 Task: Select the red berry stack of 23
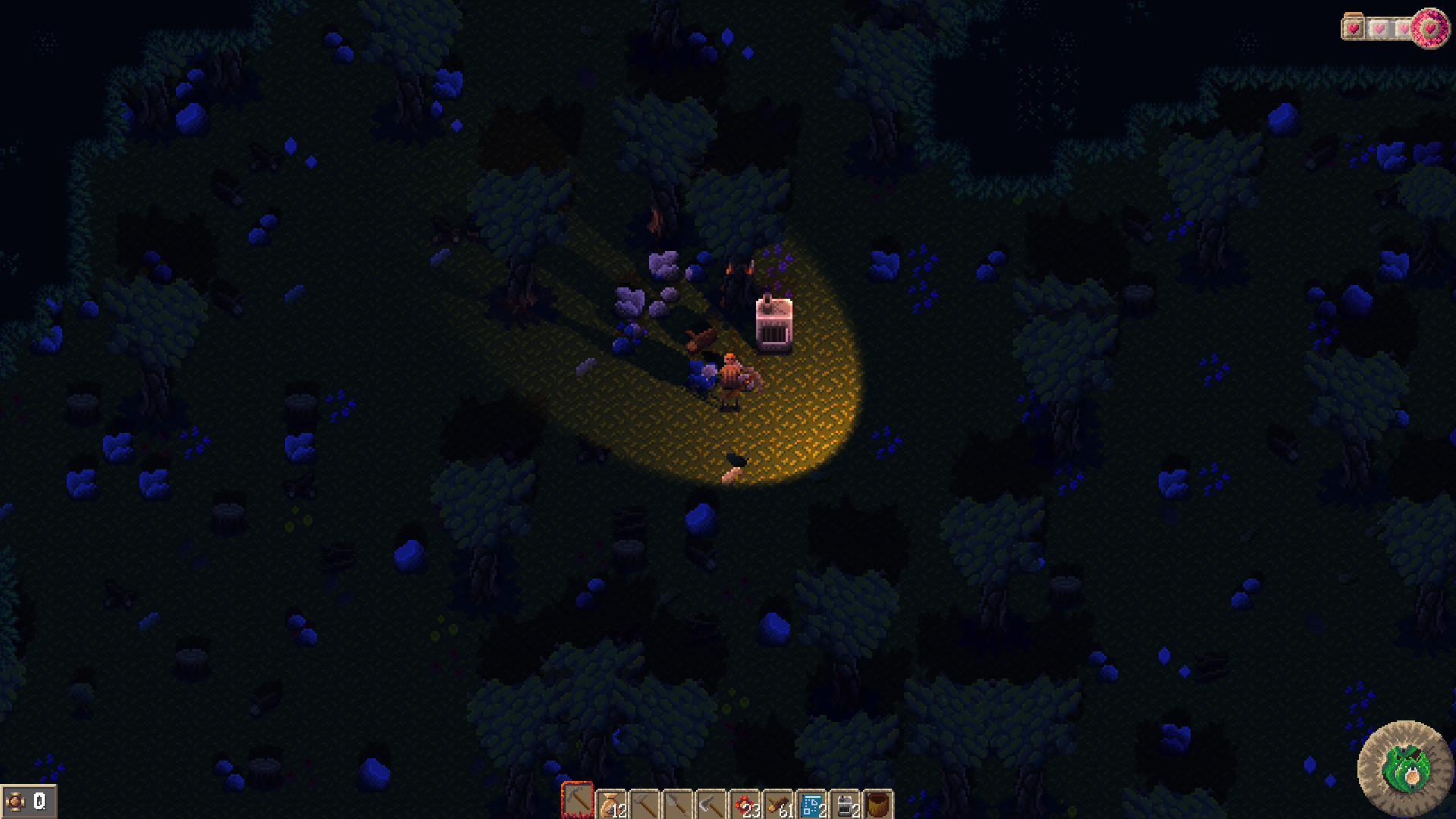click(x=745, y=802)
